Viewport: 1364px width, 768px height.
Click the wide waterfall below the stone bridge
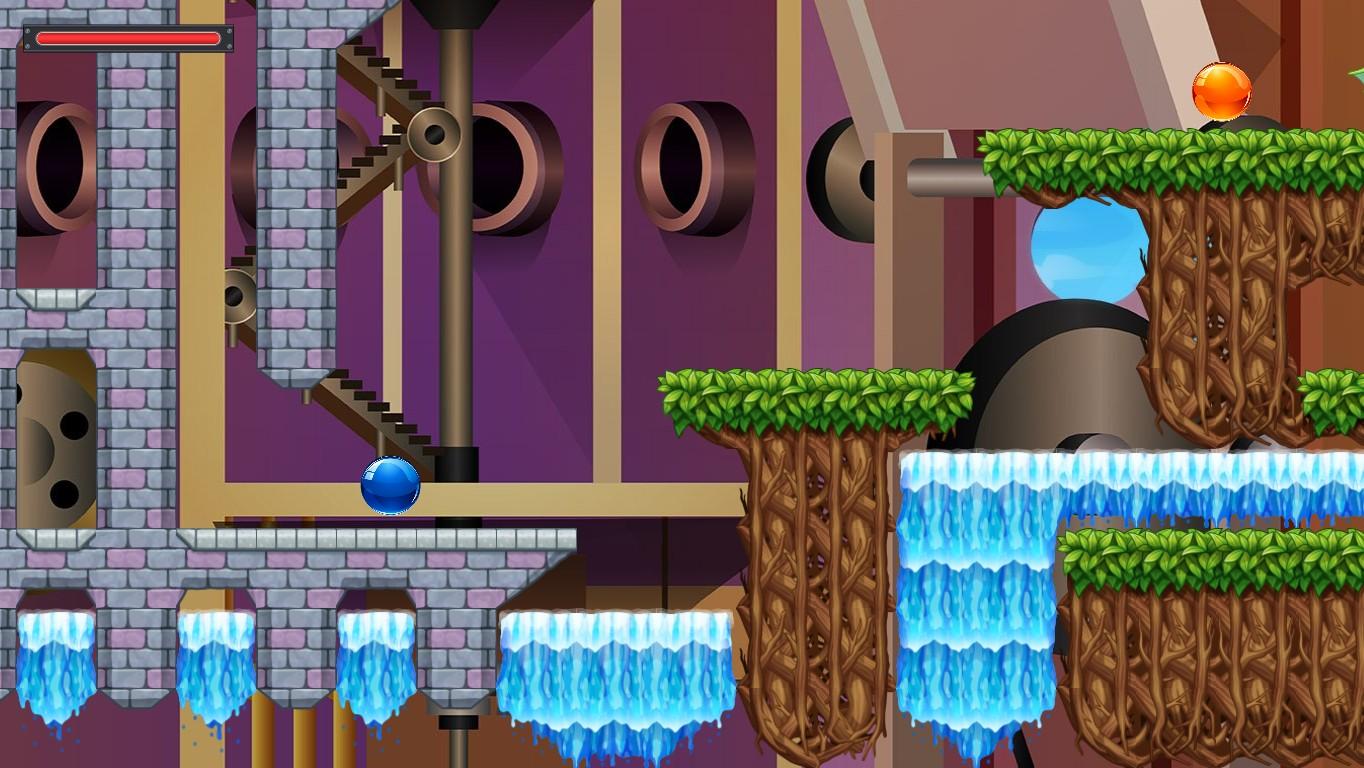click(x=615, y=670)
